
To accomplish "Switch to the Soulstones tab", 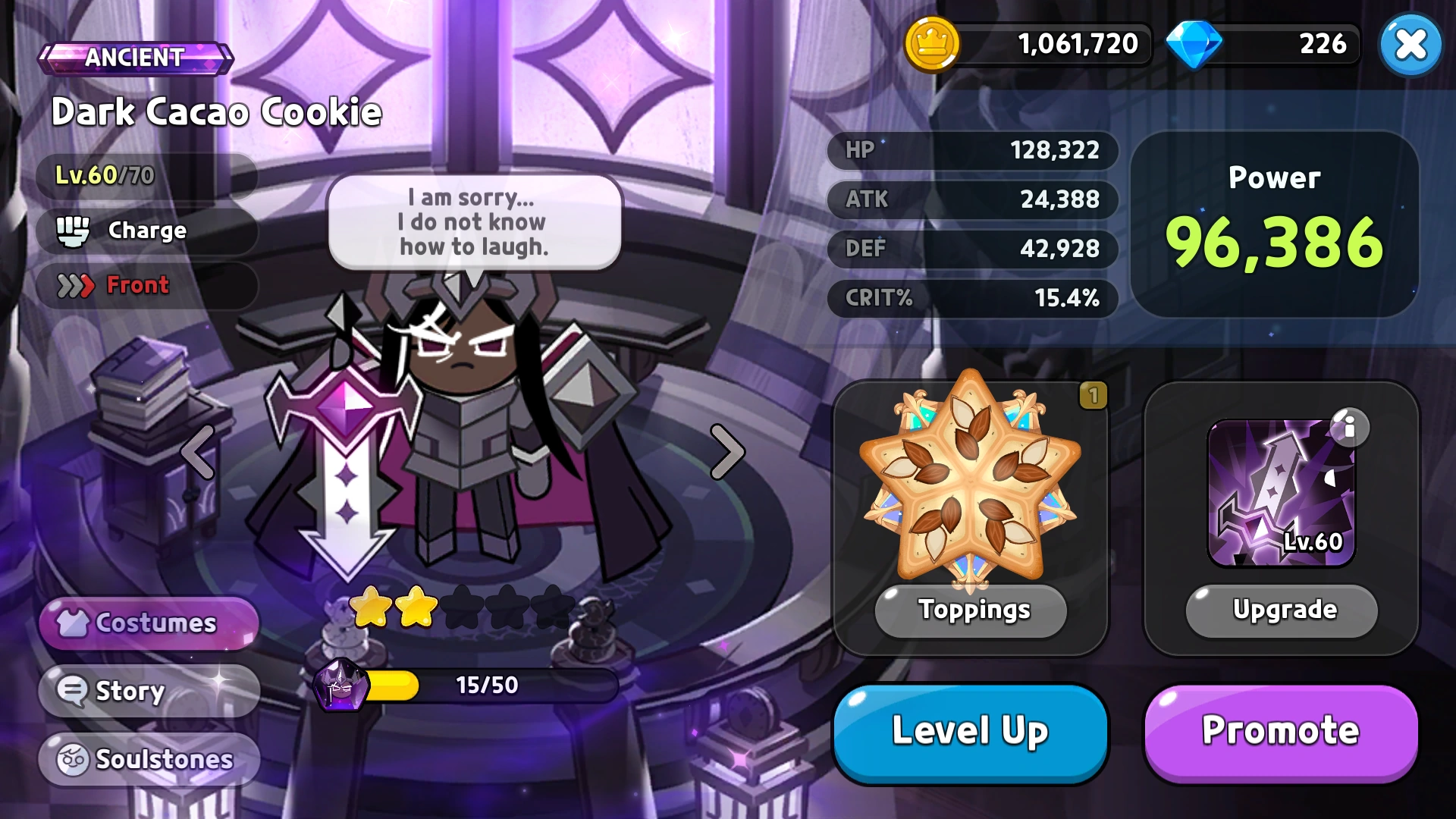I will [148, 758].
